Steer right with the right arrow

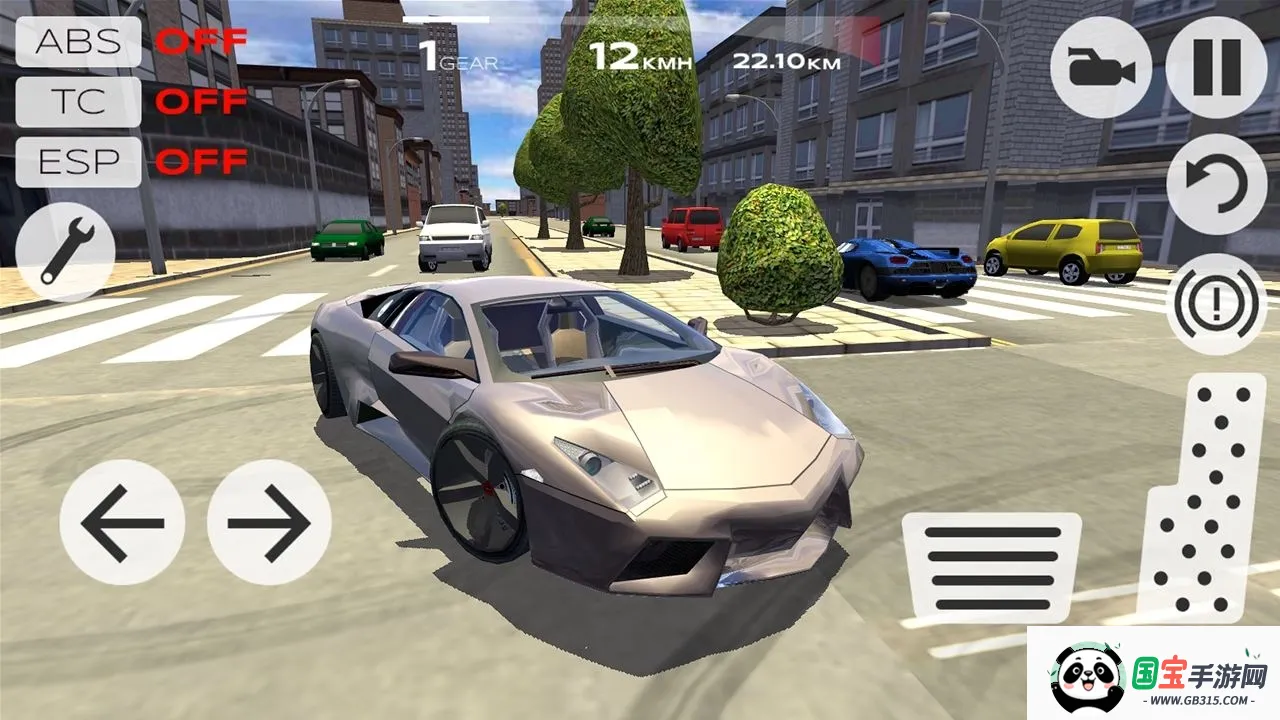coord(269,522)
